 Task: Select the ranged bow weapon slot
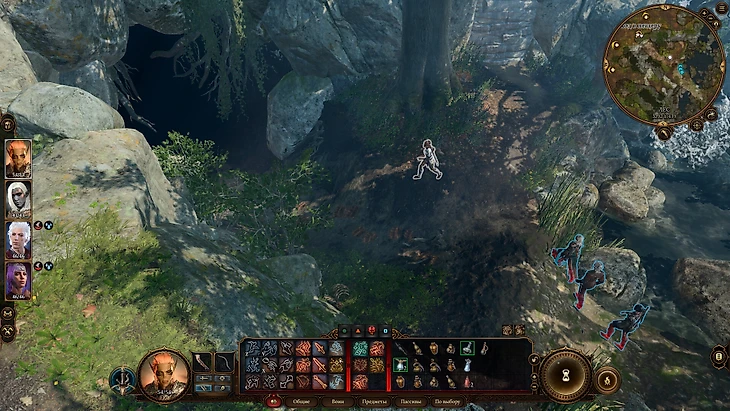[x=225, y=362]
